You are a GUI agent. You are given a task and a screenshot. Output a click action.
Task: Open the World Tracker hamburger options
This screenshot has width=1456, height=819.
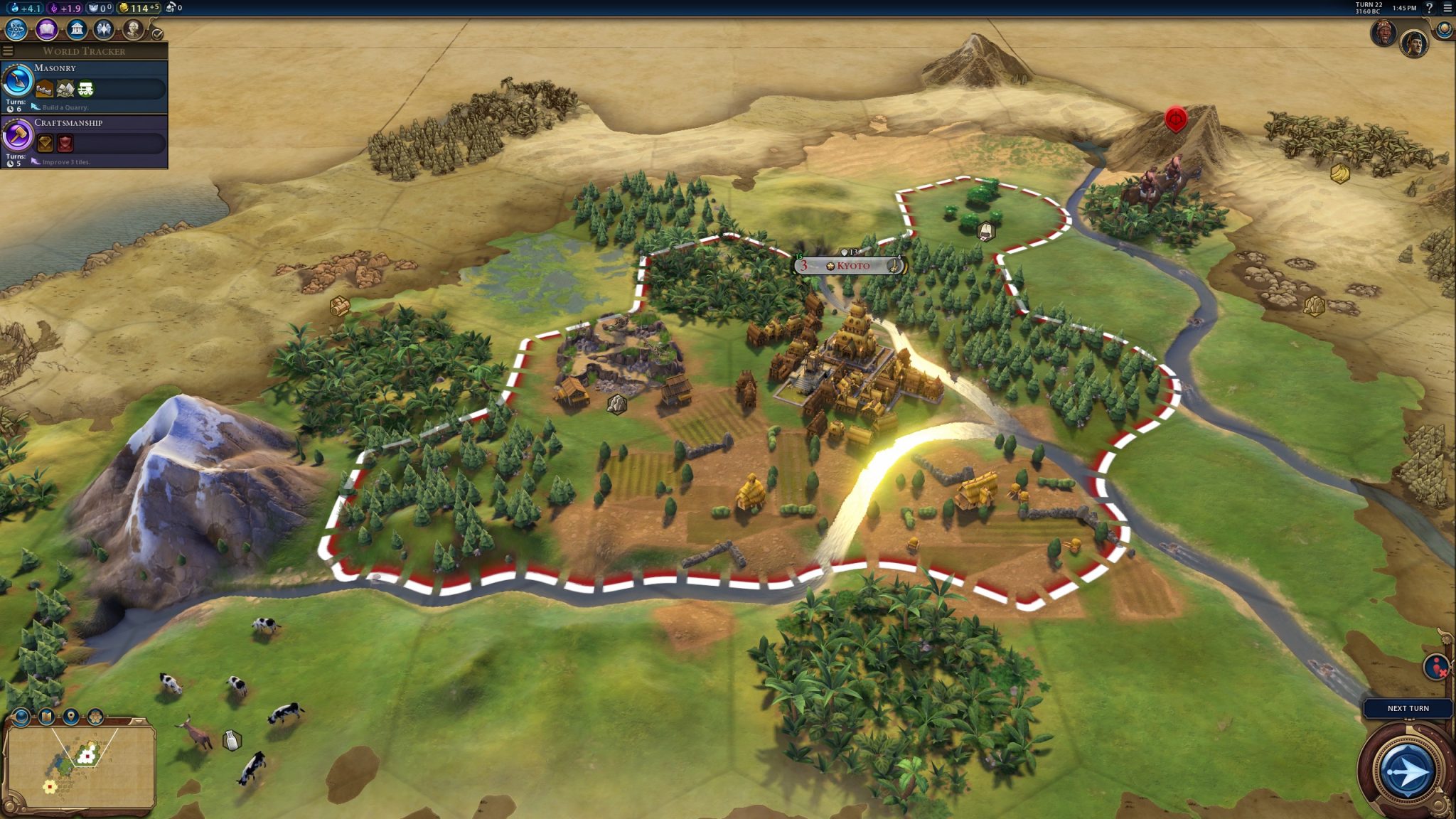[8, 50]
